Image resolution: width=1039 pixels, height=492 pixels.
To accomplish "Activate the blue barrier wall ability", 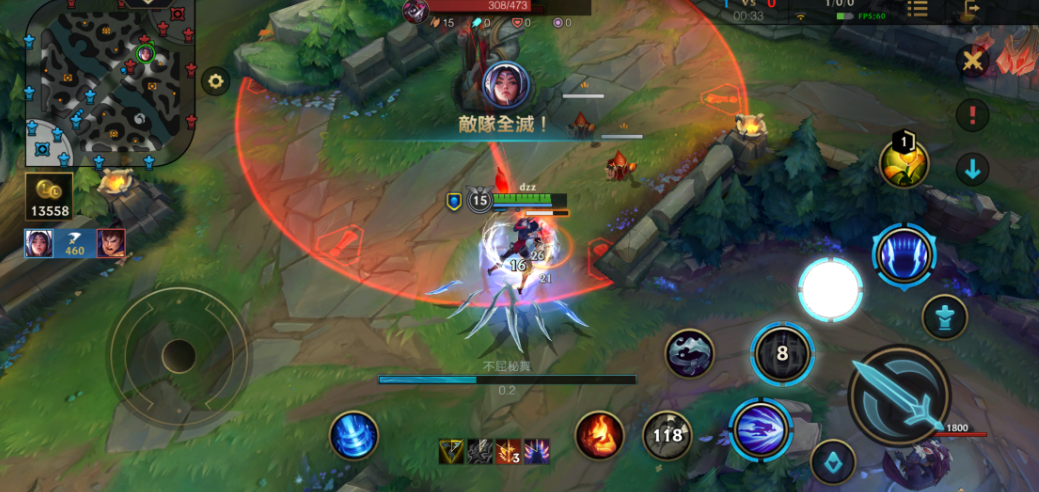I will coord(904,255).
